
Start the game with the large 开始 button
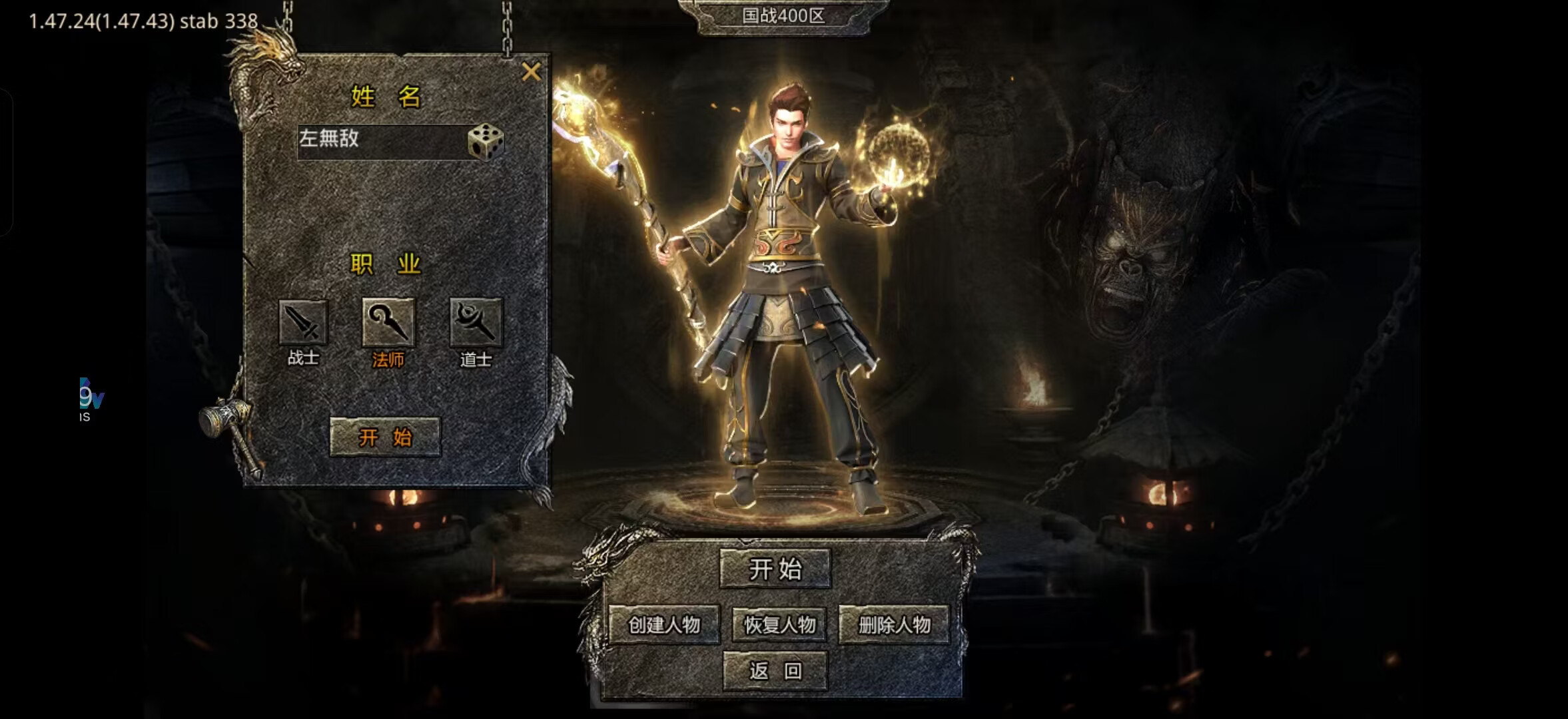click(775, 569)
